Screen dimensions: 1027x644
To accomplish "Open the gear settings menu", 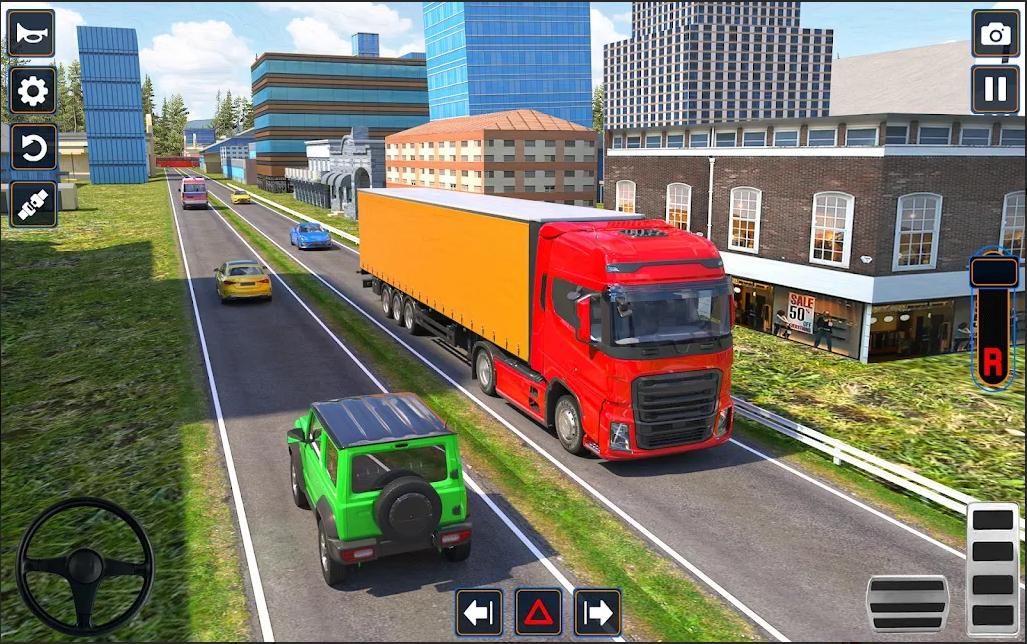I will click(x=32, y=91).
